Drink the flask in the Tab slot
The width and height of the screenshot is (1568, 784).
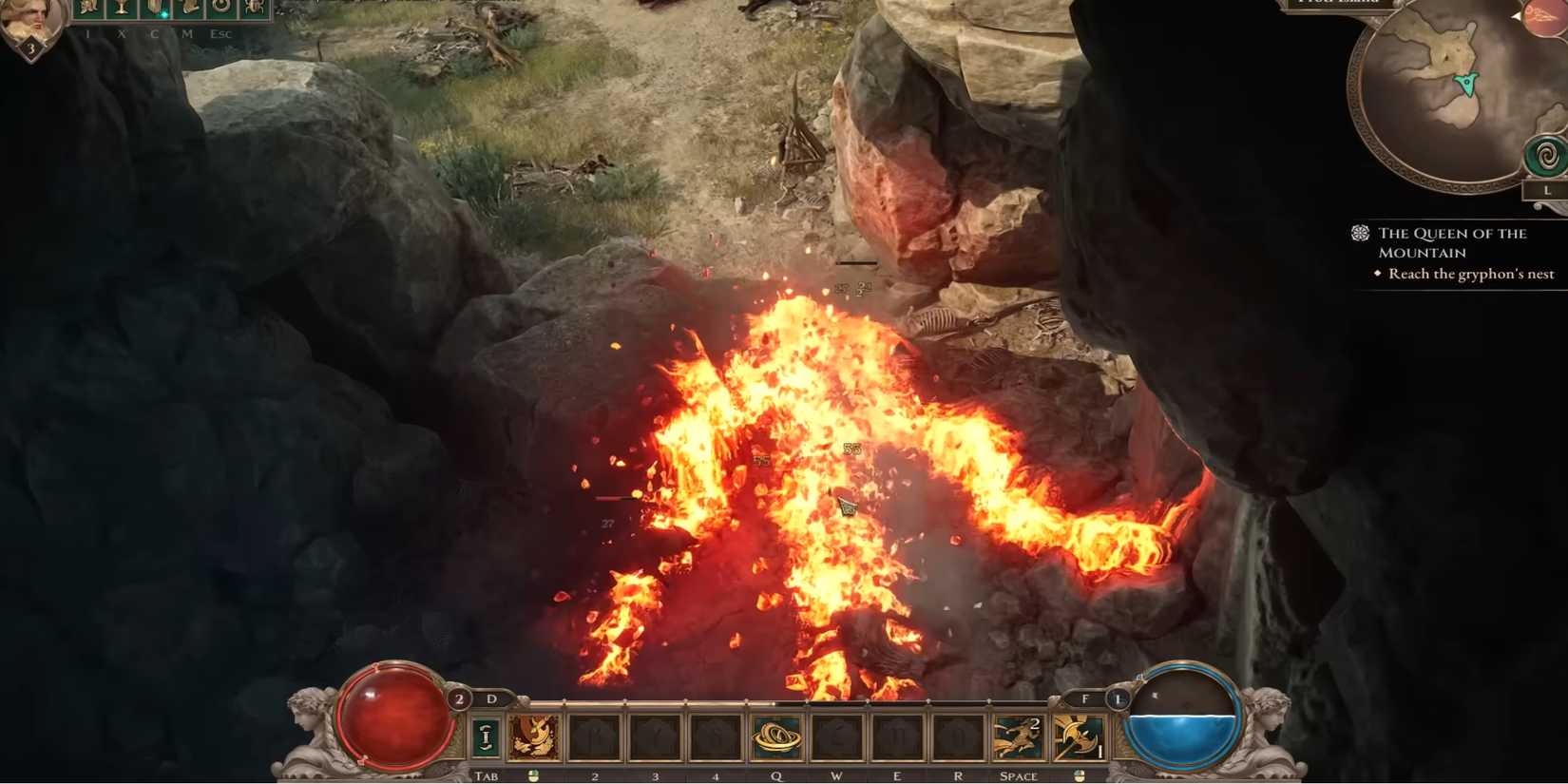[x=485, y=735]
